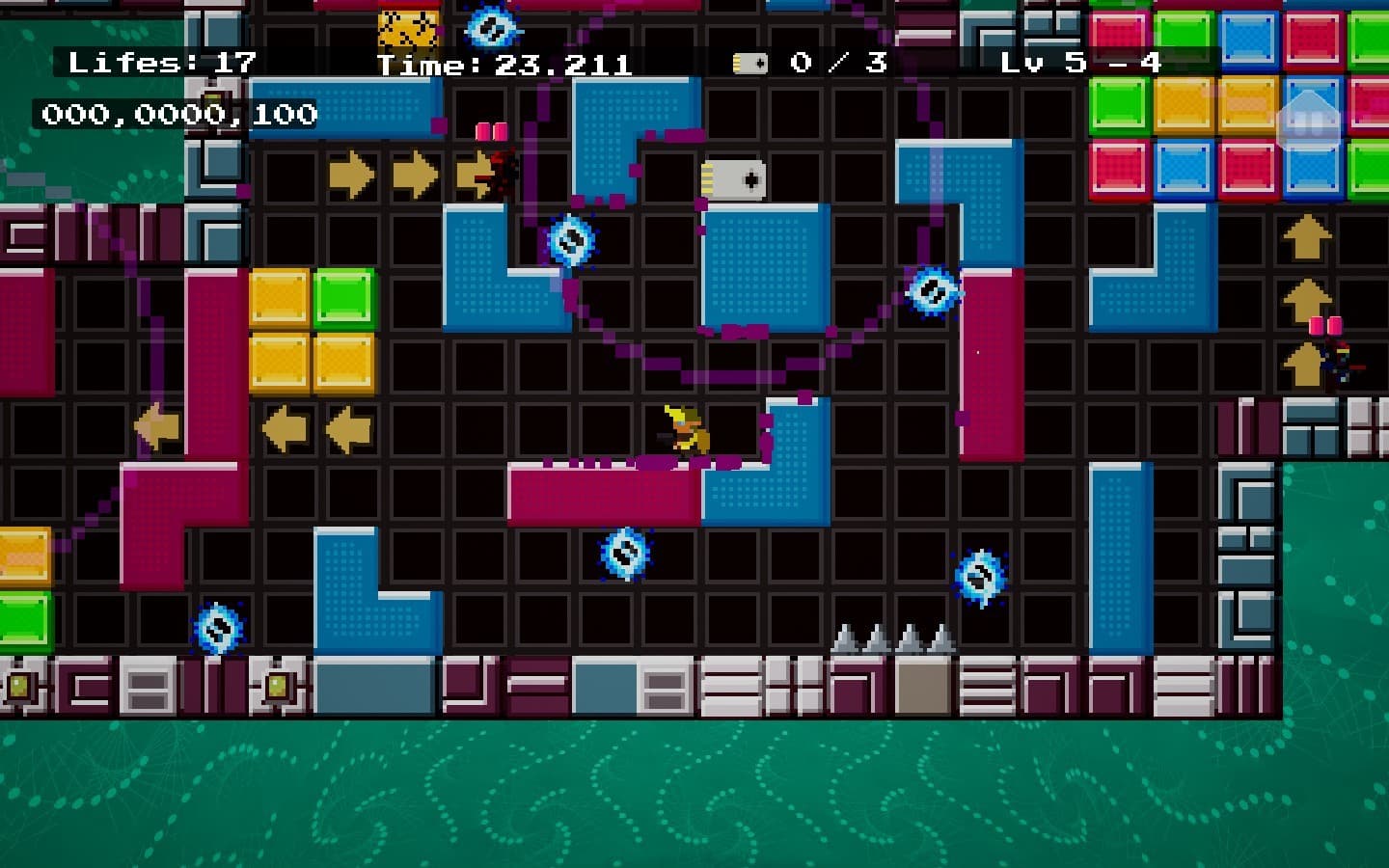
Task: Click the saw blade near bottom-left corner
Action: (x=217, y=629)
